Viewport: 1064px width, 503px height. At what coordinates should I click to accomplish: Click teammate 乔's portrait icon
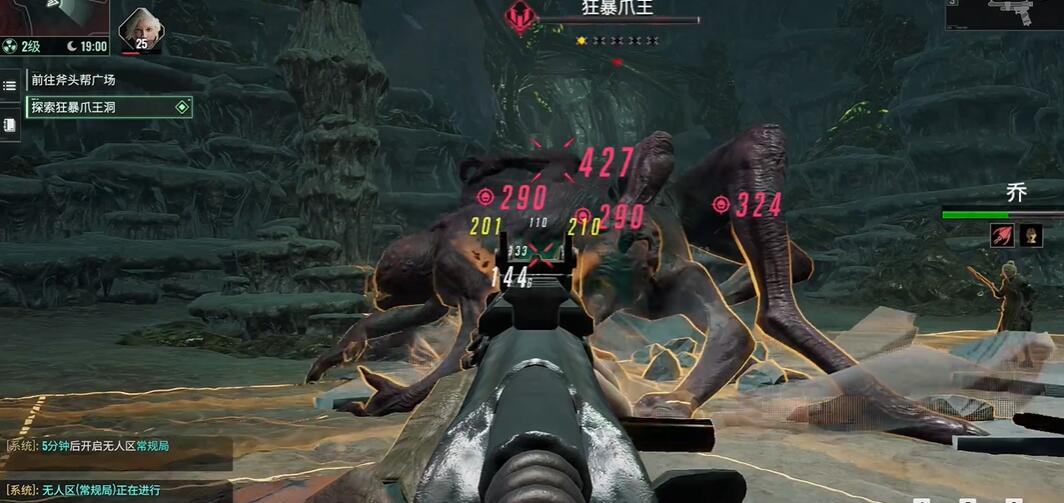coord(1031,235)
